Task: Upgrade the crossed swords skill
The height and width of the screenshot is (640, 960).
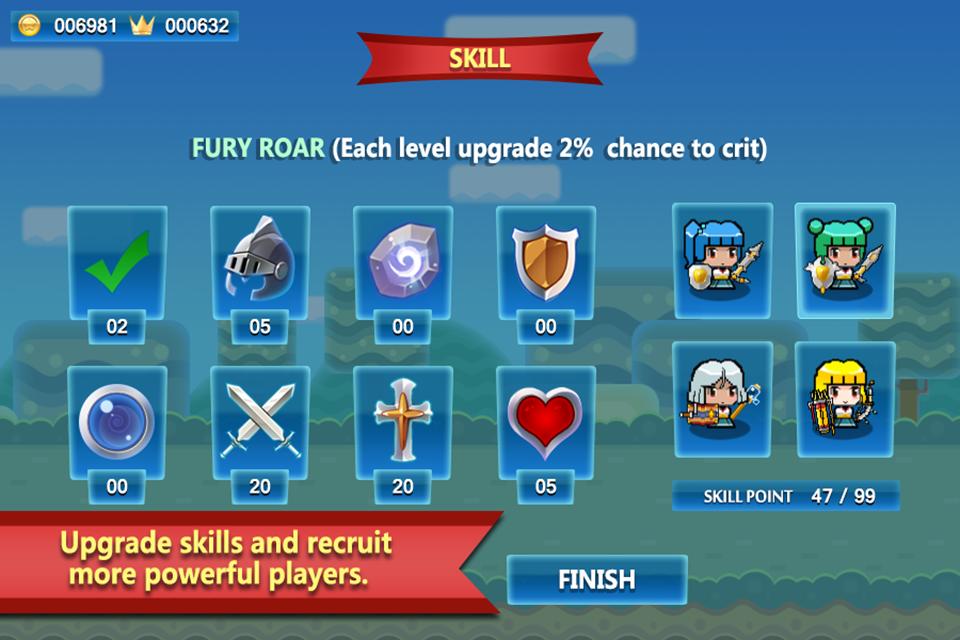Action: click(x=260, y=421)
